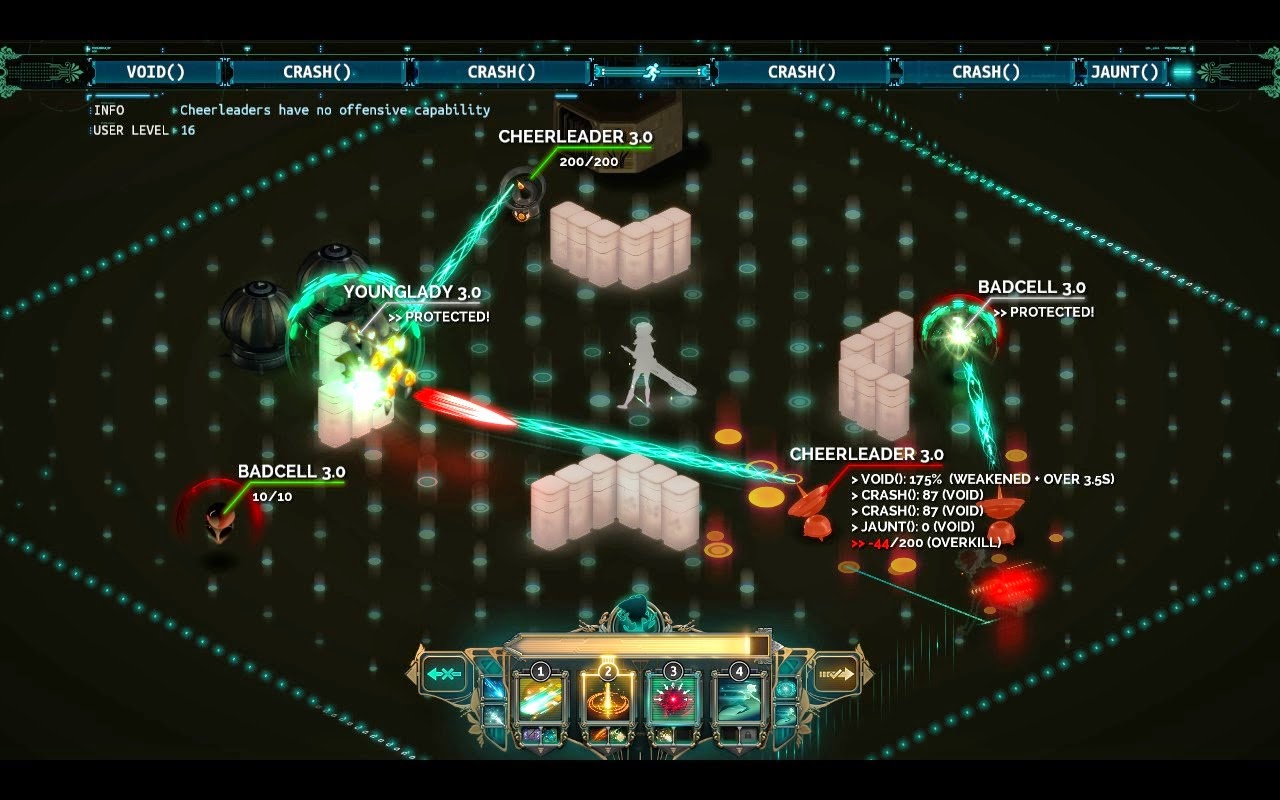
Task: Select the second CRASH() queued action
Action: [503, 72]
